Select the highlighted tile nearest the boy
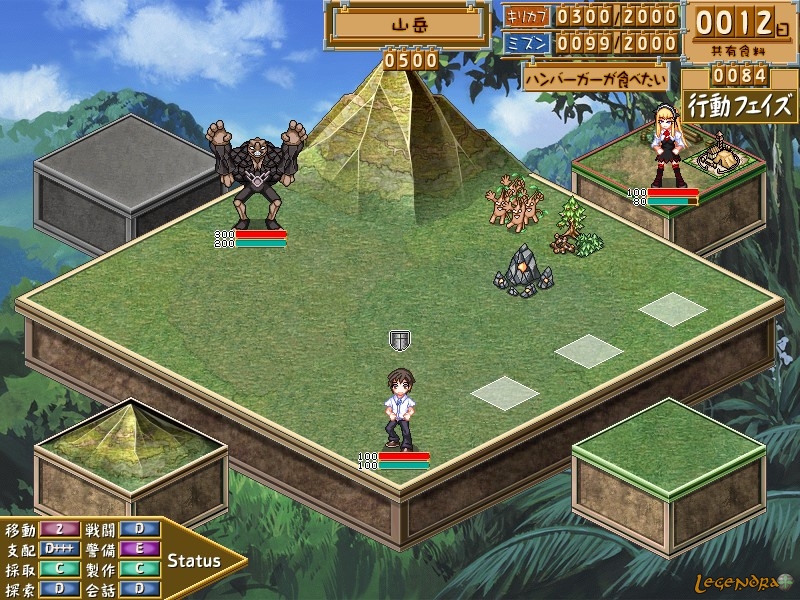This screenshot has width=800, height=600. click(505, 392)
